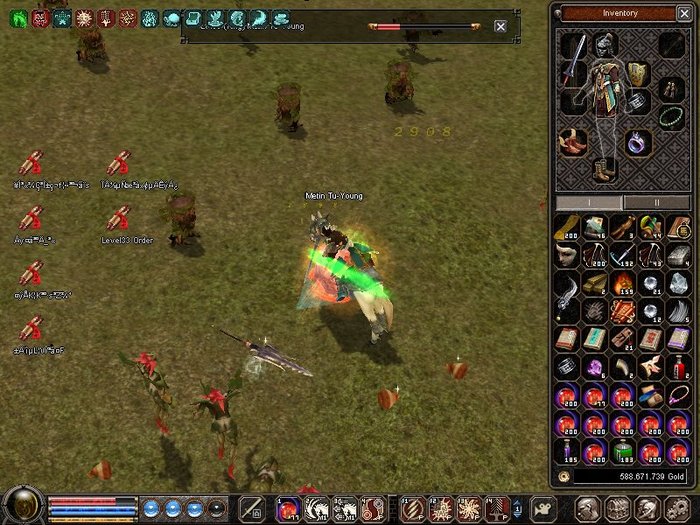
Task: Select the equipped shield slot
Action: coord(638,73)
